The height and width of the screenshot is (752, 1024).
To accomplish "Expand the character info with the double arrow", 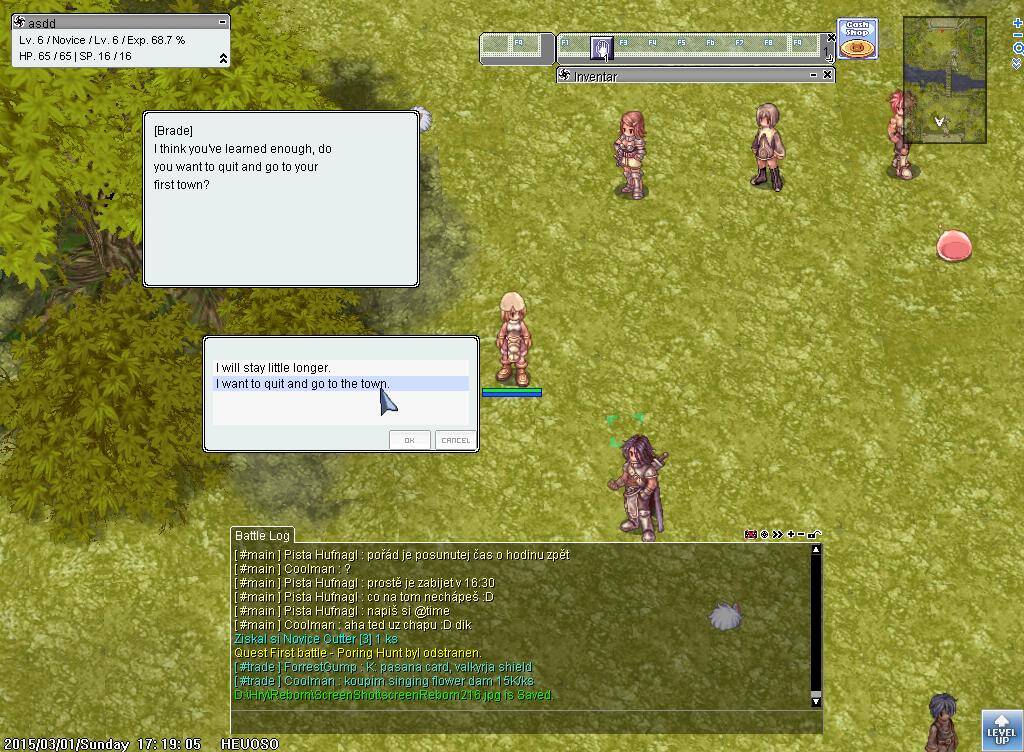I will click(x=223, y=58).
